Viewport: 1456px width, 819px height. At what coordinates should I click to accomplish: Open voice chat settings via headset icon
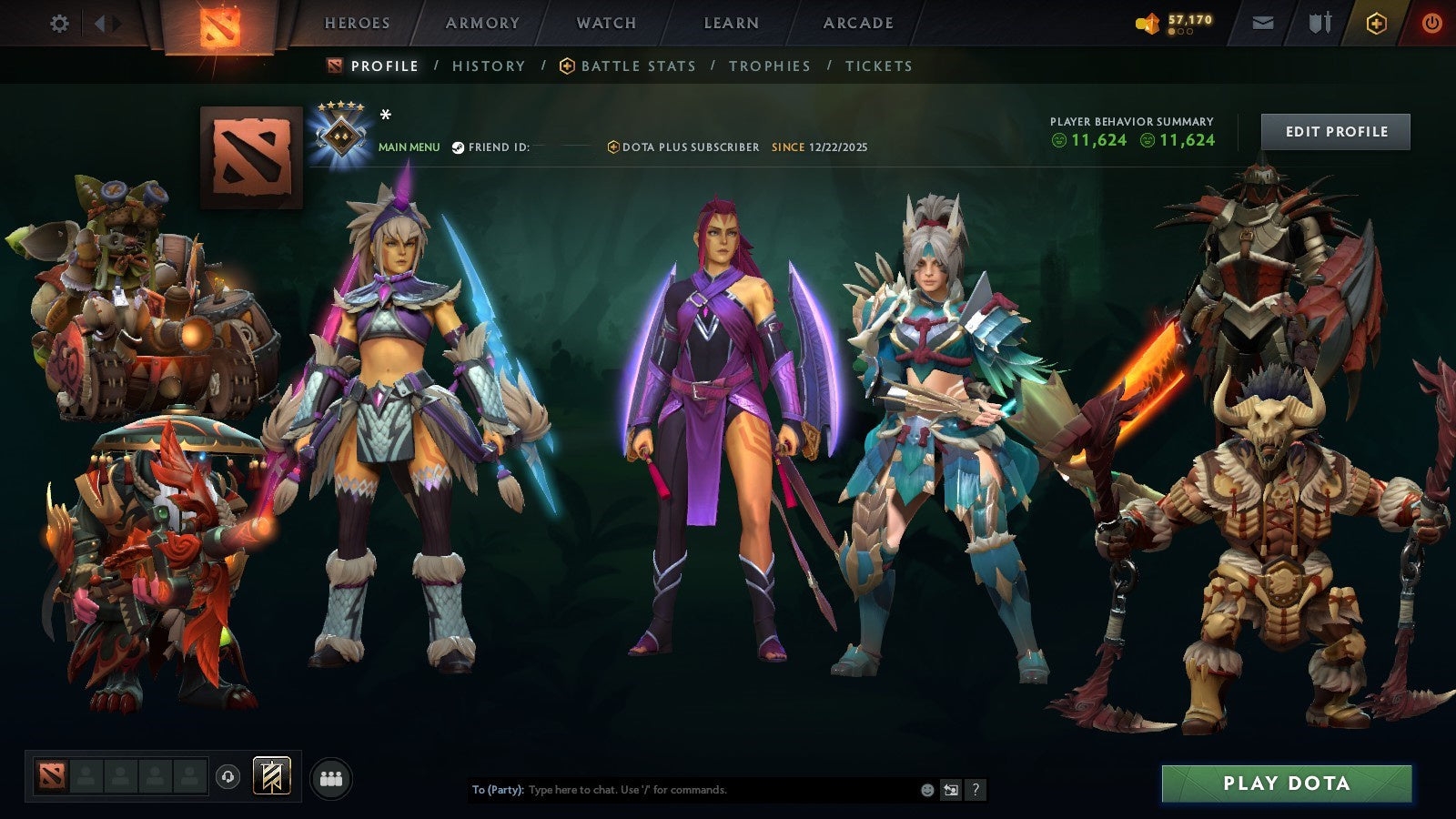click(227, 775)
